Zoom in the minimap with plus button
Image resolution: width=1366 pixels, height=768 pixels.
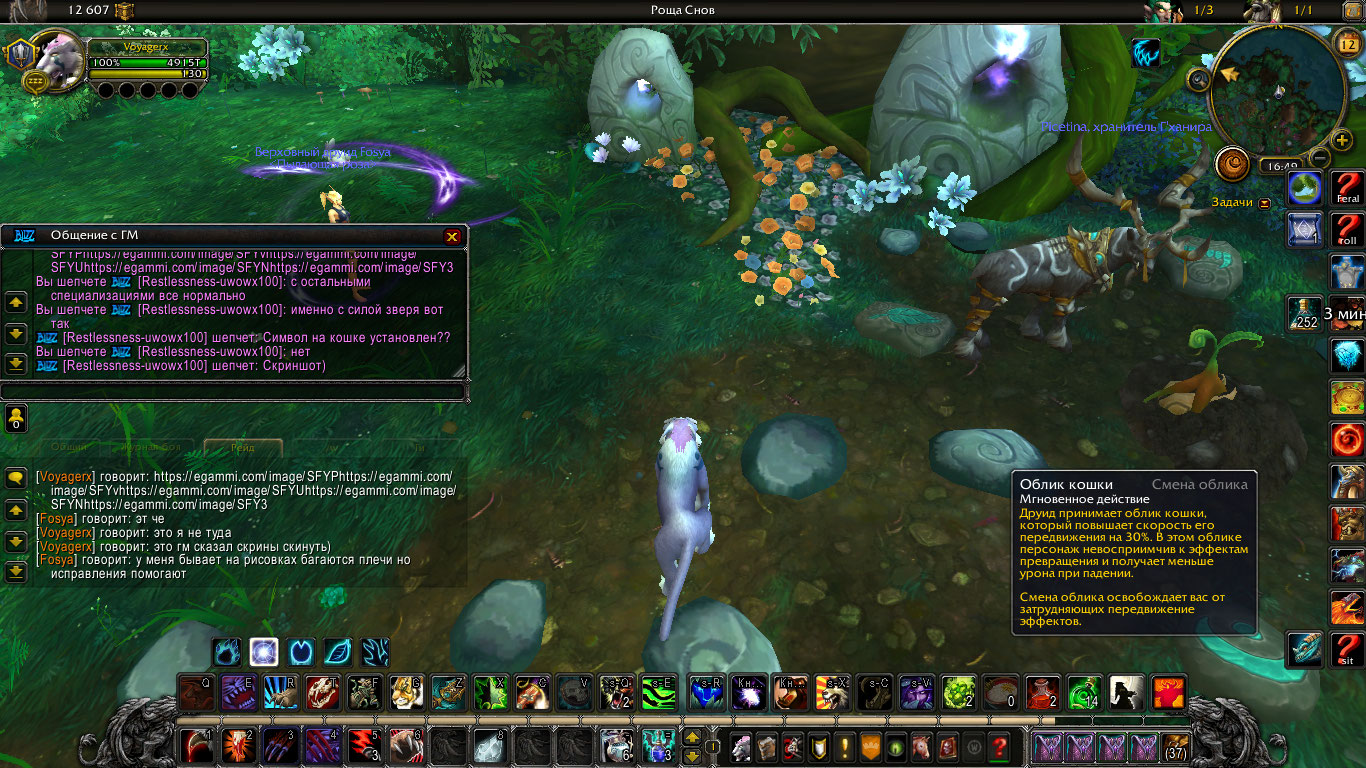tap(1342, 139)
